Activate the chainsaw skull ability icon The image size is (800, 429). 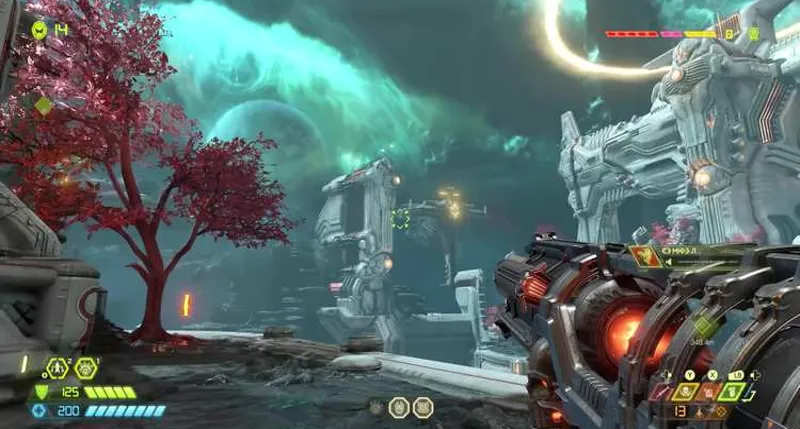point(686,392)
